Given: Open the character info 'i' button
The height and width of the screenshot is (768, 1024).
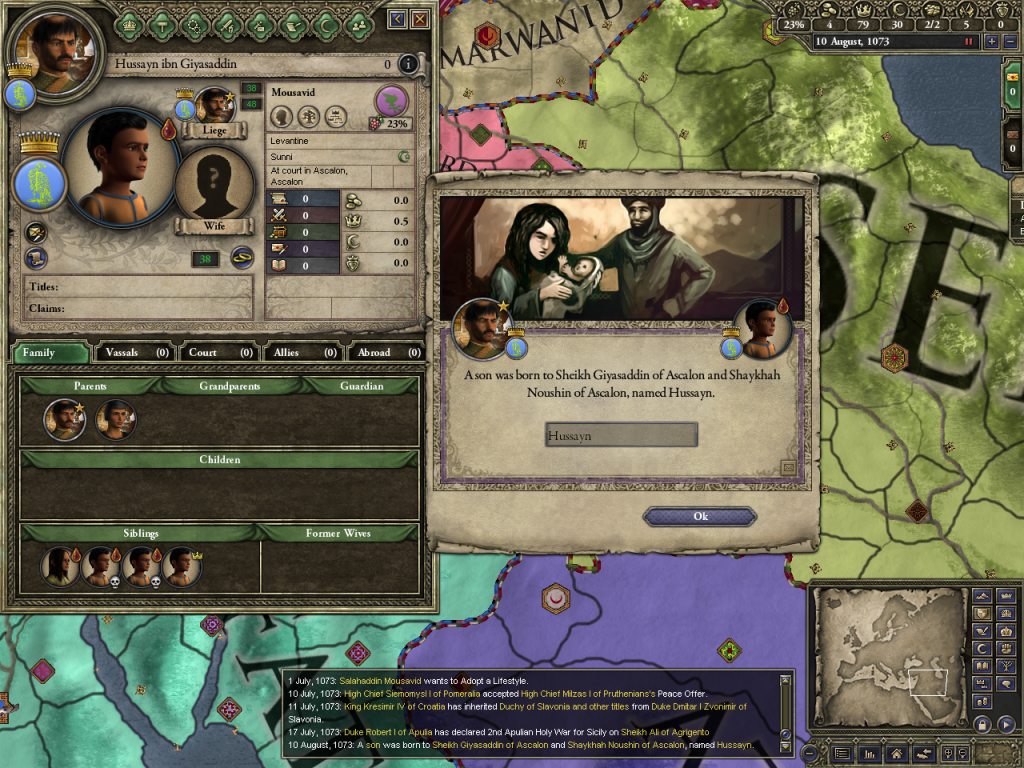Looking at the screenshot, I should [x=407, y=65].
